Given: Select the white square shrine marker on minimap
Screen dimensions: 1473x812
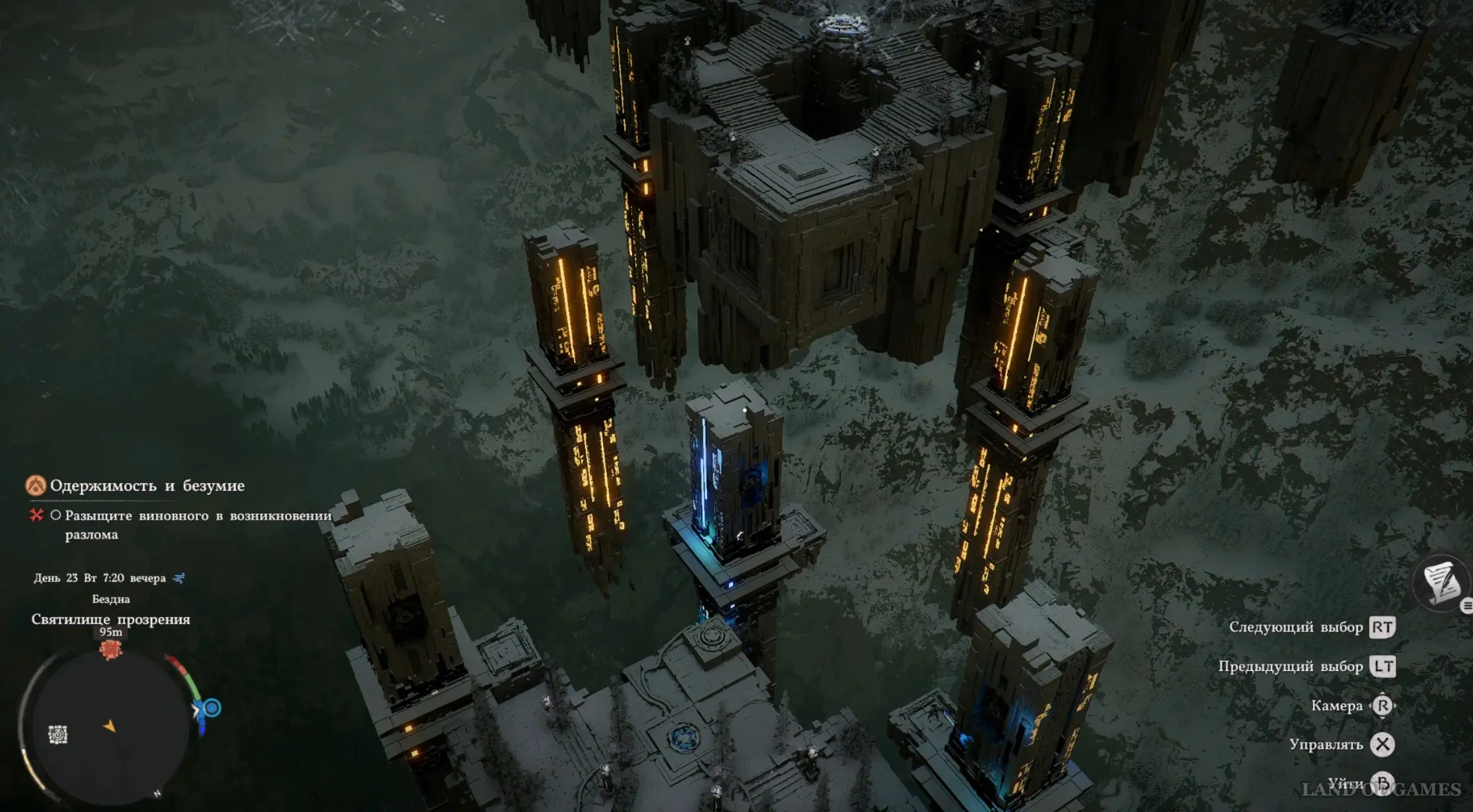Looking at the screenshot, I should [x=58, y=734].
